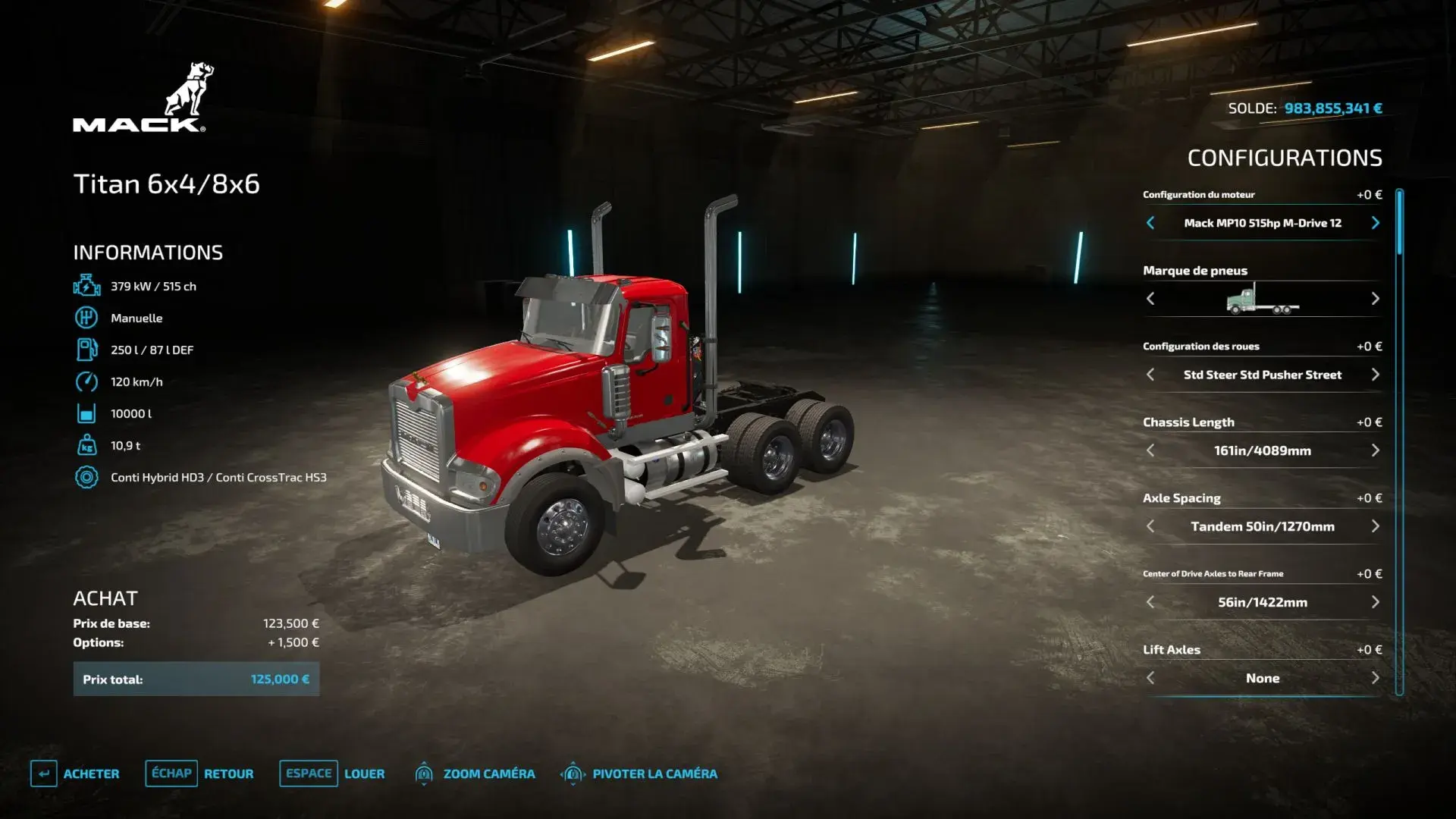
Task: Choose previous tire brand
Action: tap(1150, 299)
